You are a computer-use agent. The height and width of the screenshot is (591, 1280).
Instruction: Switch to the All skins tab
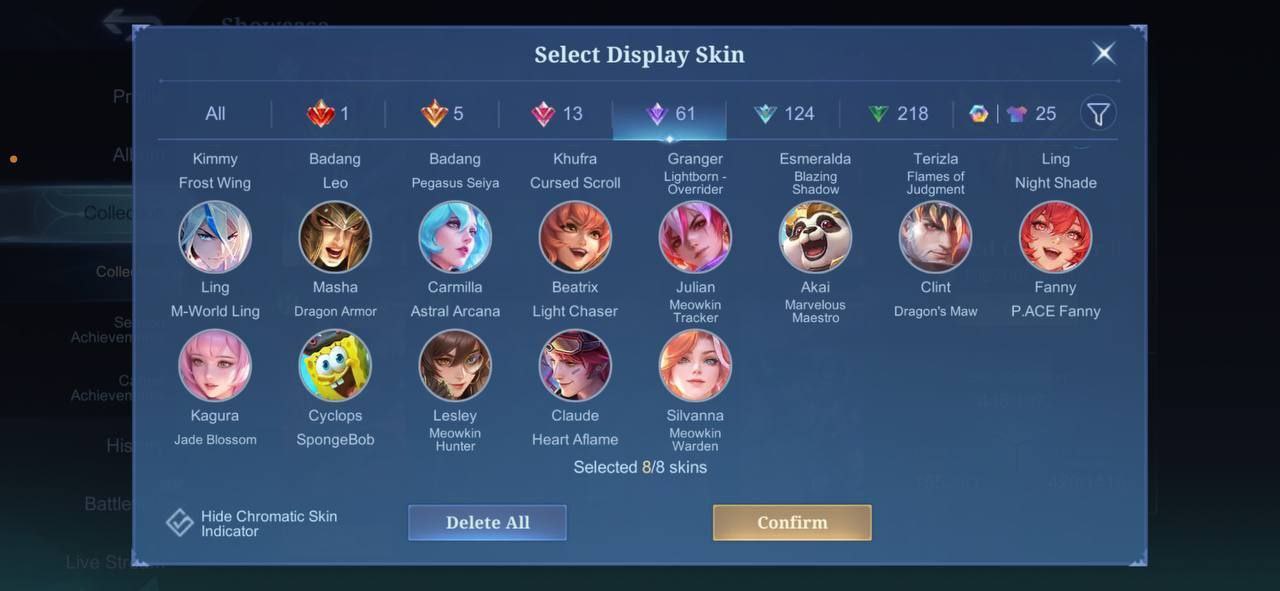pyautogui.click(x=215, y=114)
